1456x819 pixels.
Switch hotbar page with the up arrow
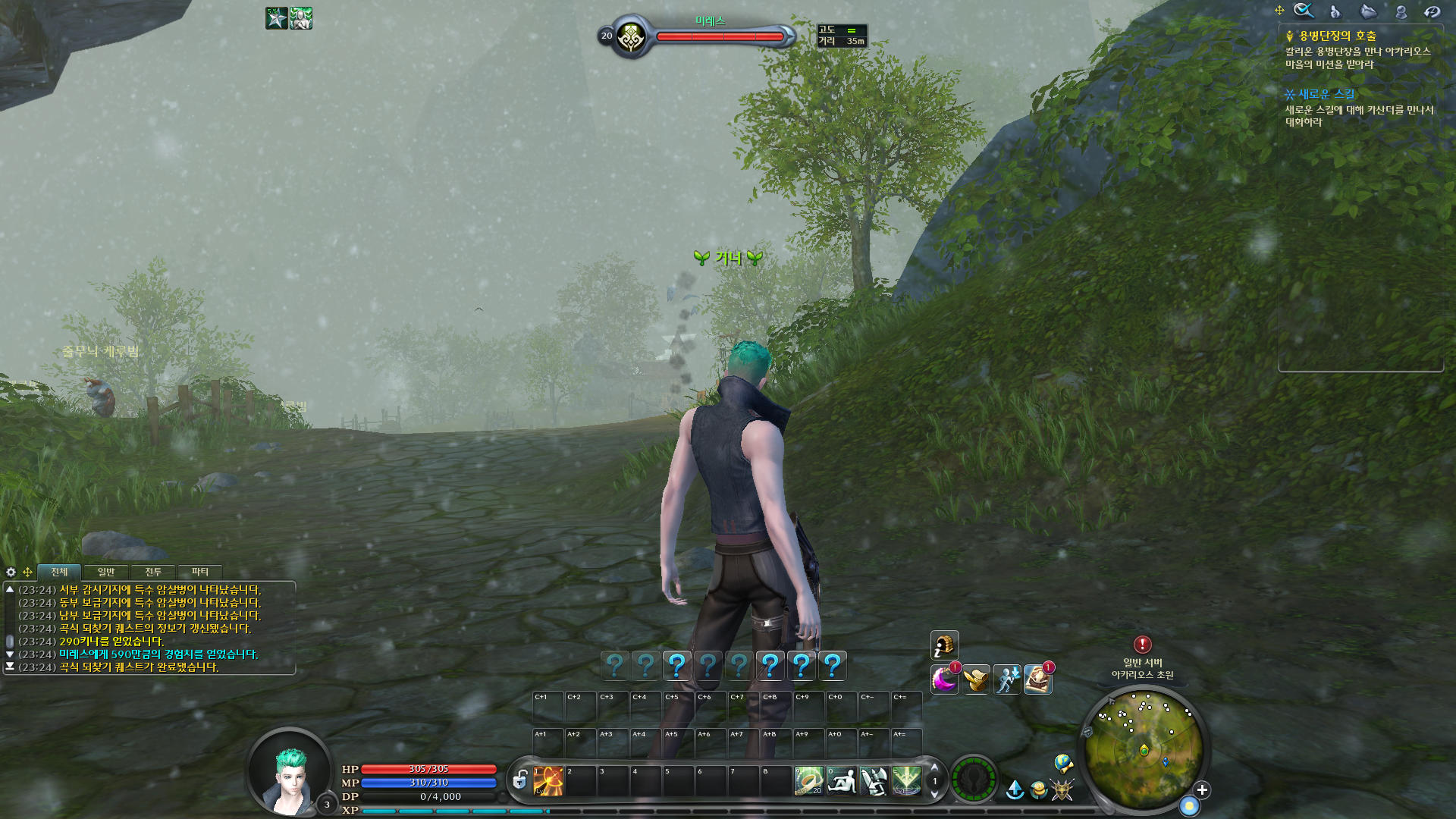point(934,767)
